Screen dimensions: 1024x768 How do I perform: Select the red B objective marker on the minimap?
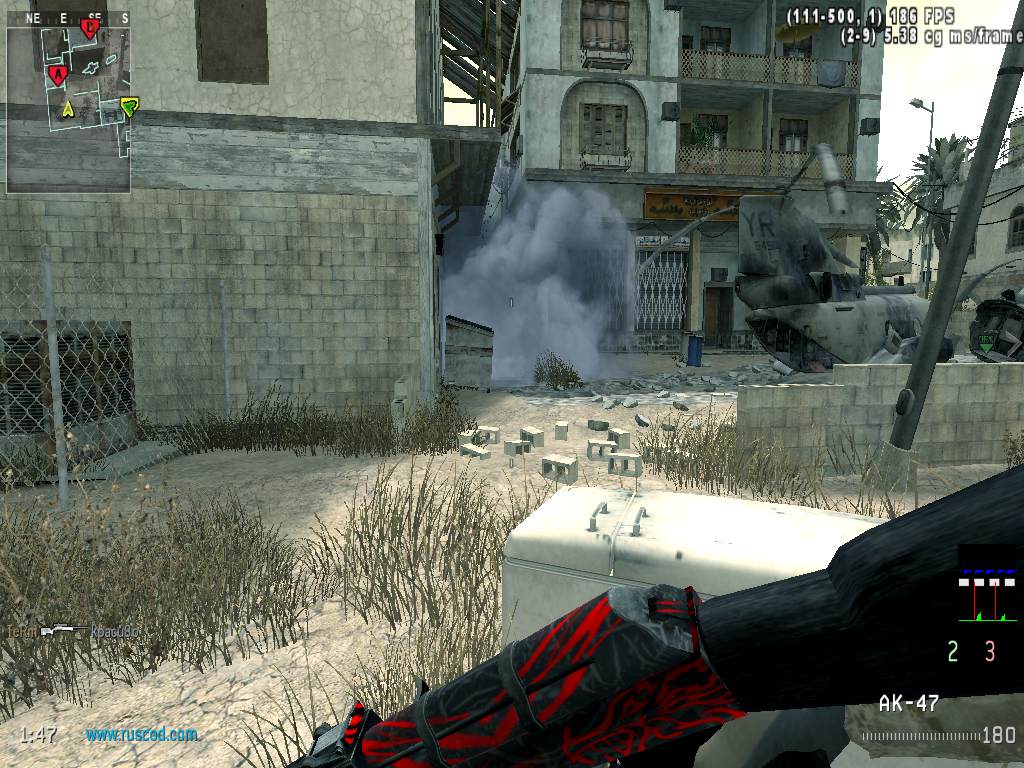pyautogui.click(x=89, y=28)
